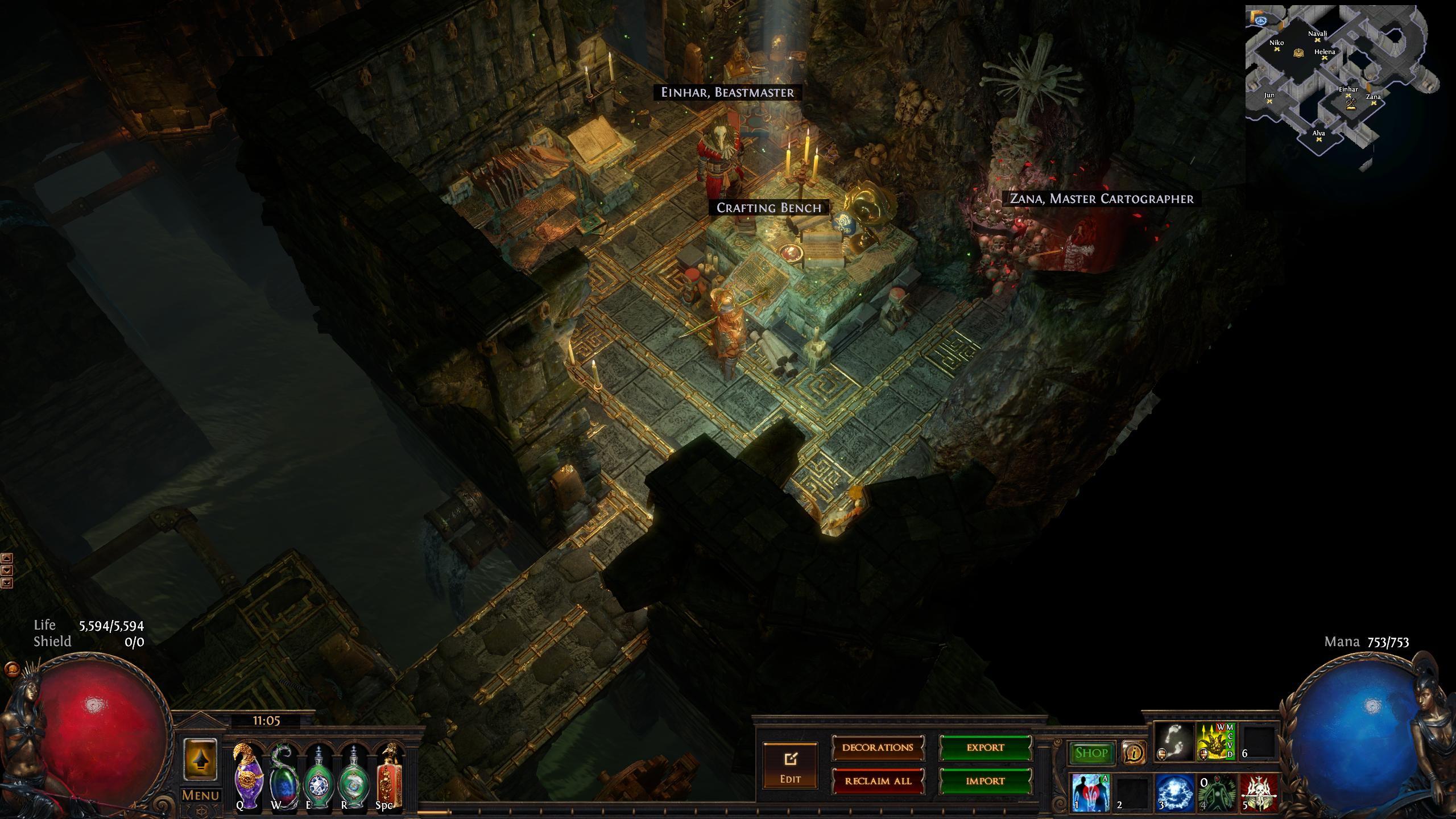Open the green Shop button
1456x819 pixels.
[1091, 753]
